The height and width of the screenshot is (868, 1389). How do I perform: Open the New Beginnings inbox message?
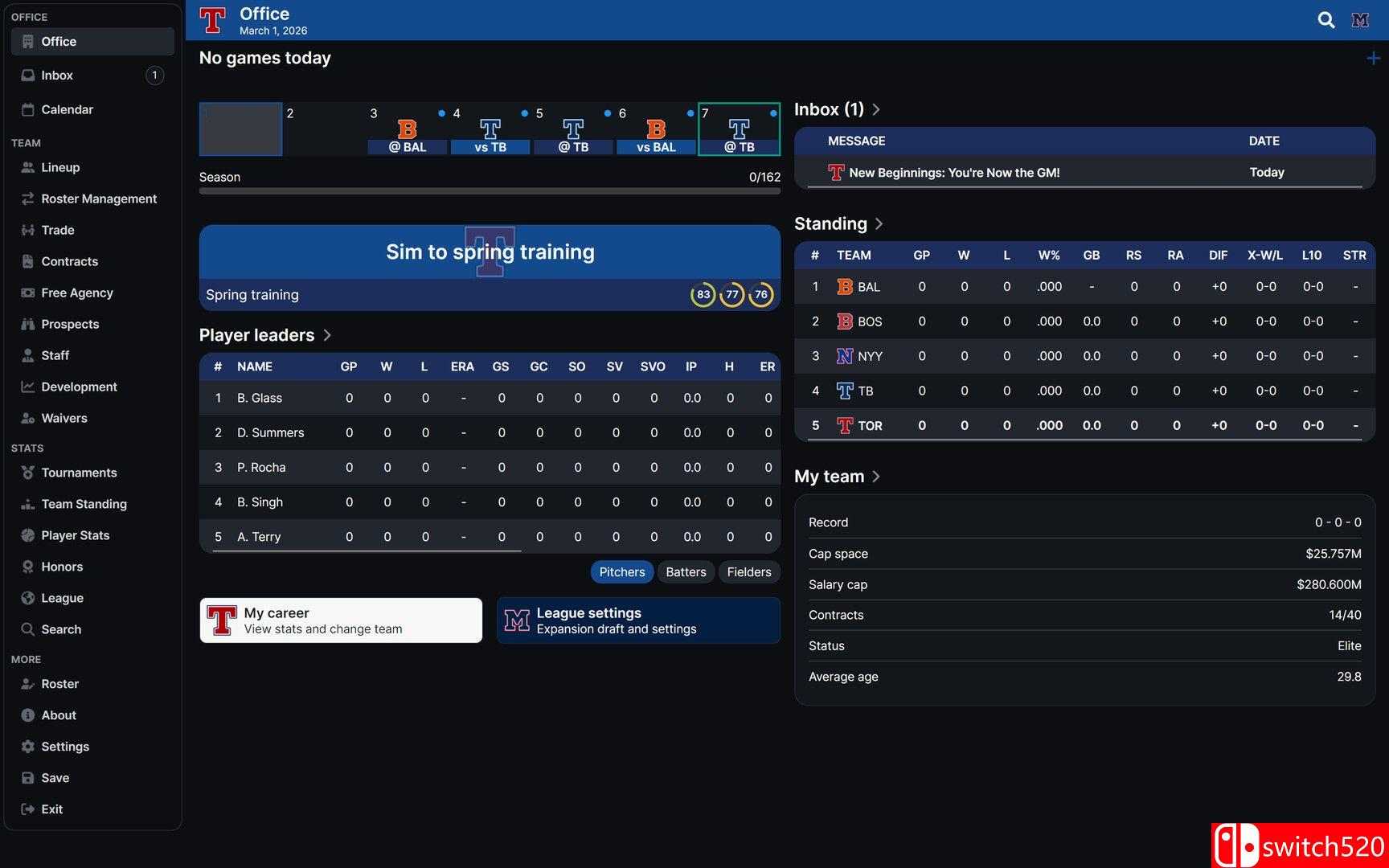pos(955,172)
